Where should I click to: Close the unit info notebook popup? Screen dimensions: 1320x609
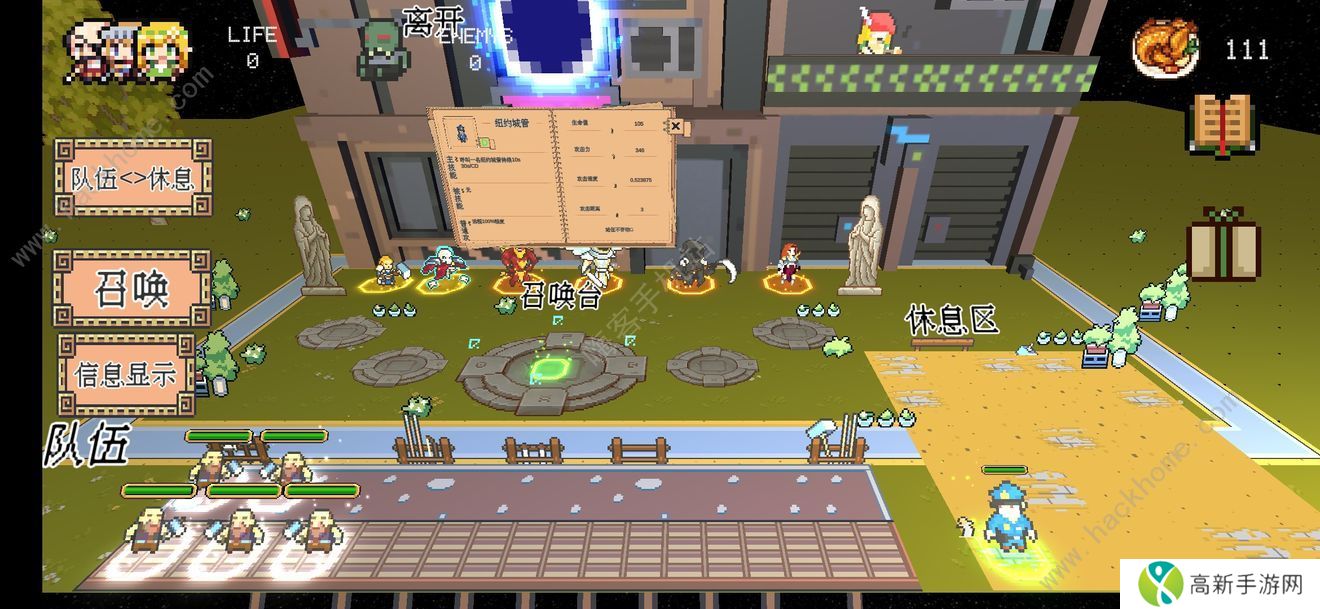pos(675,126)
